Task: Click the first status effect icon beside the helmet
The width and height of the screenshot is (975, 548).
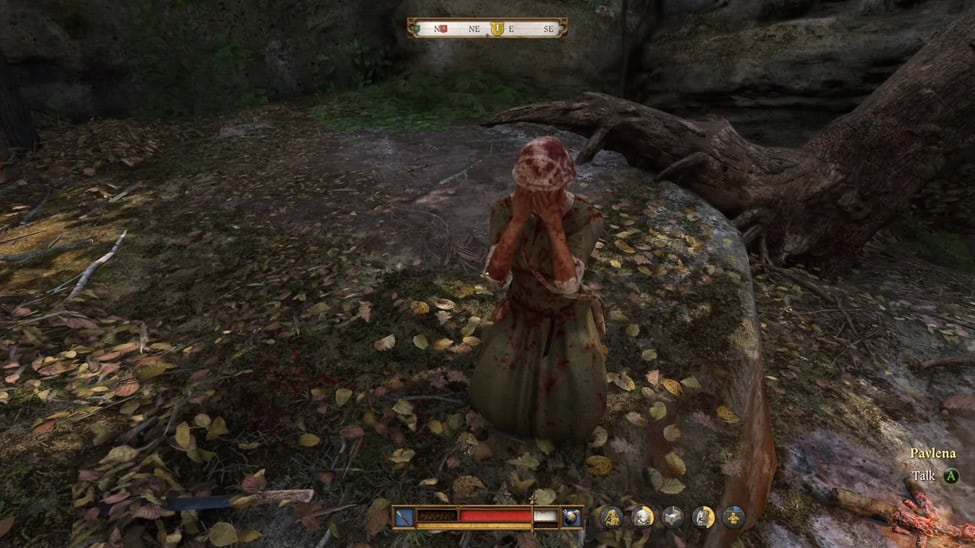Action: pyautogui.click(x=612, y=516)
